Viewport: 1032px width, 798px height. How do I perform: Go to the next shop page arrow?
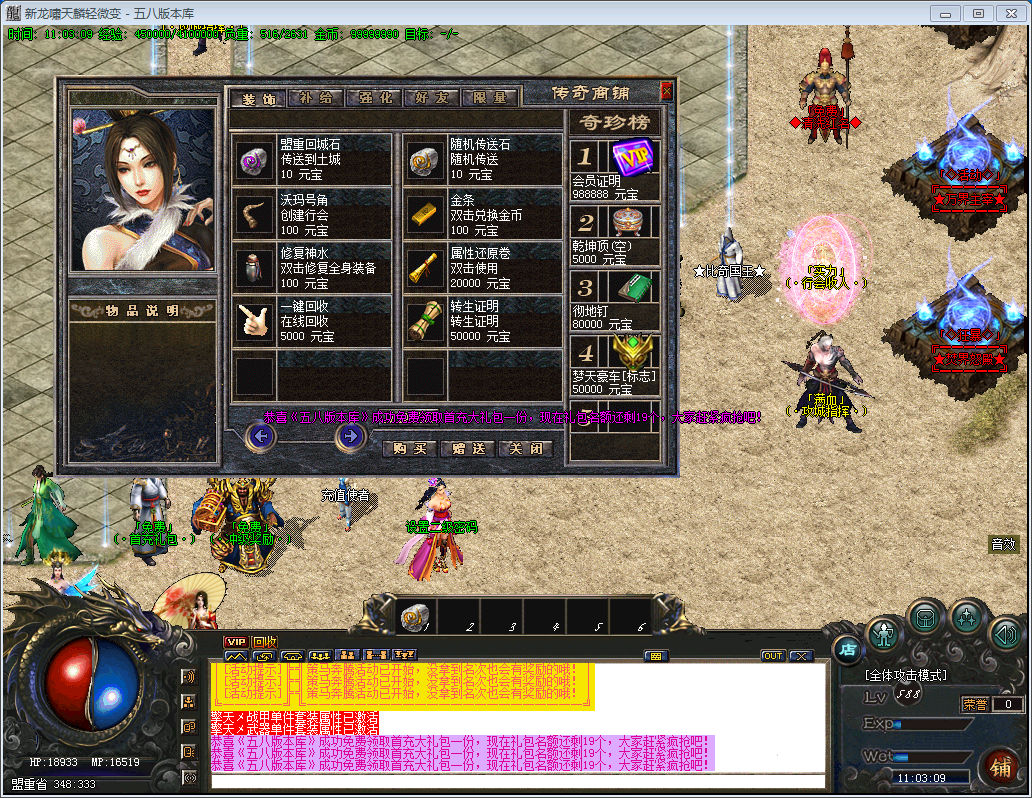pyautogui.click(x=349, y=436)
